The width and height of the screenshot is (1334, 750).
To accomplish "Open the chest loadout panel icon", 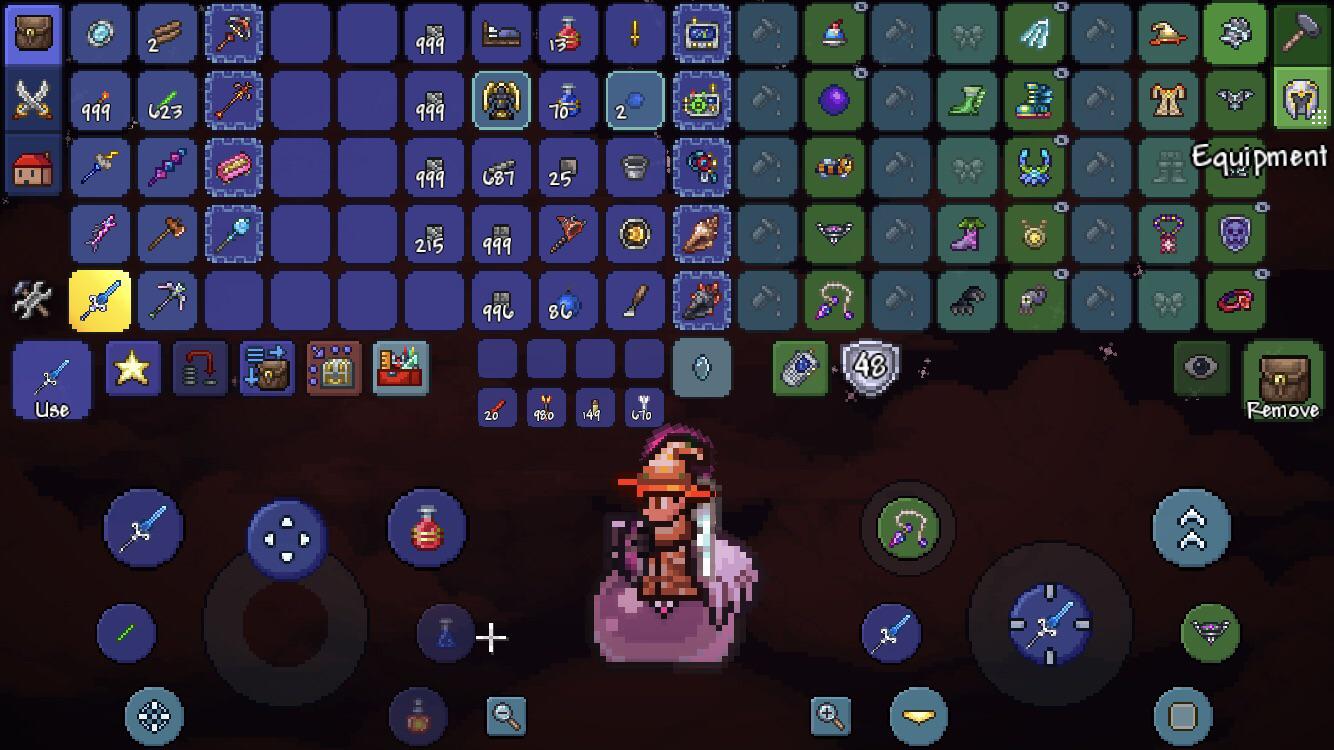I will 333,368.
